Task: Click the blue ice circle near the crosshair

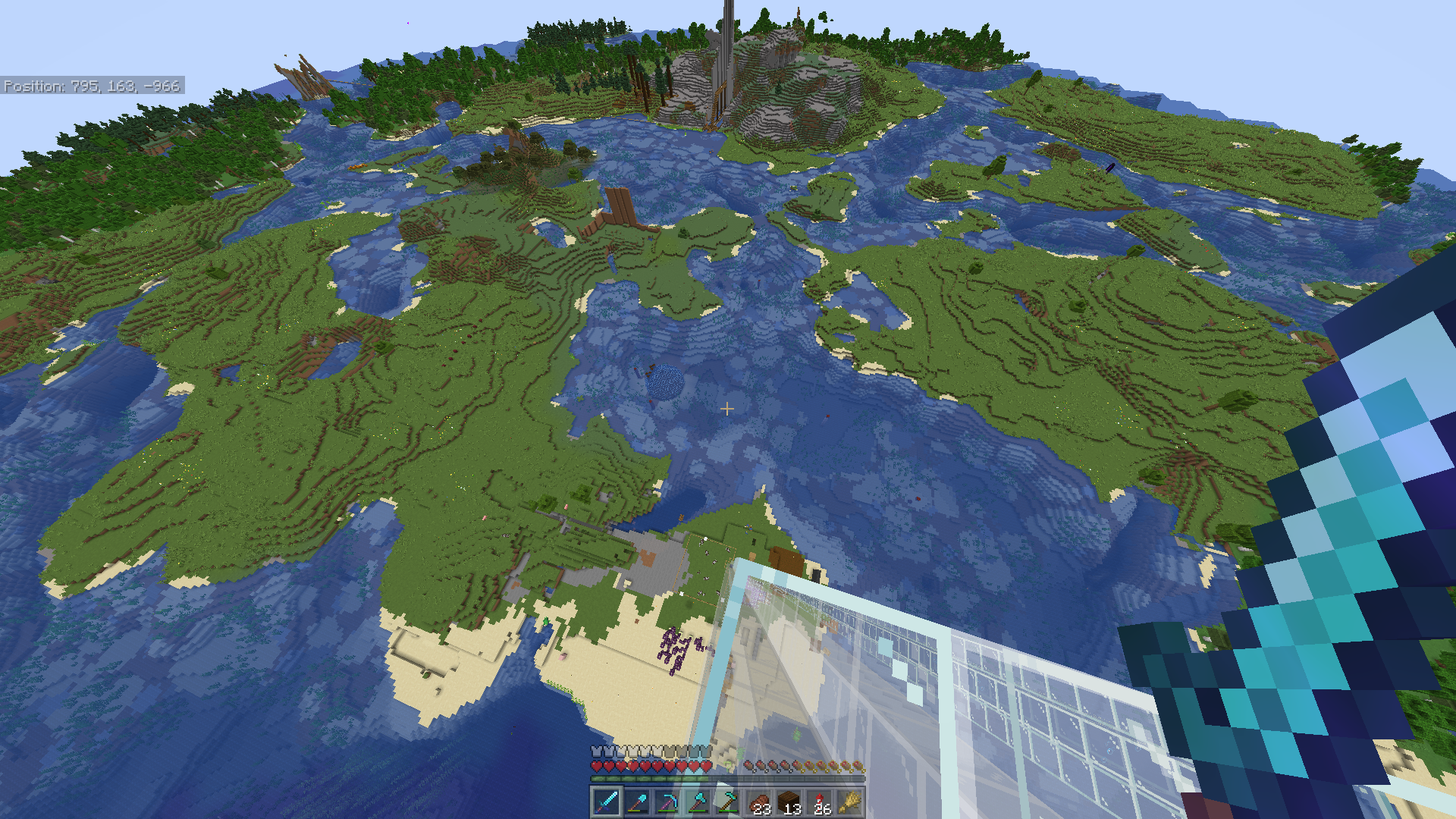Action: [665, 381]
